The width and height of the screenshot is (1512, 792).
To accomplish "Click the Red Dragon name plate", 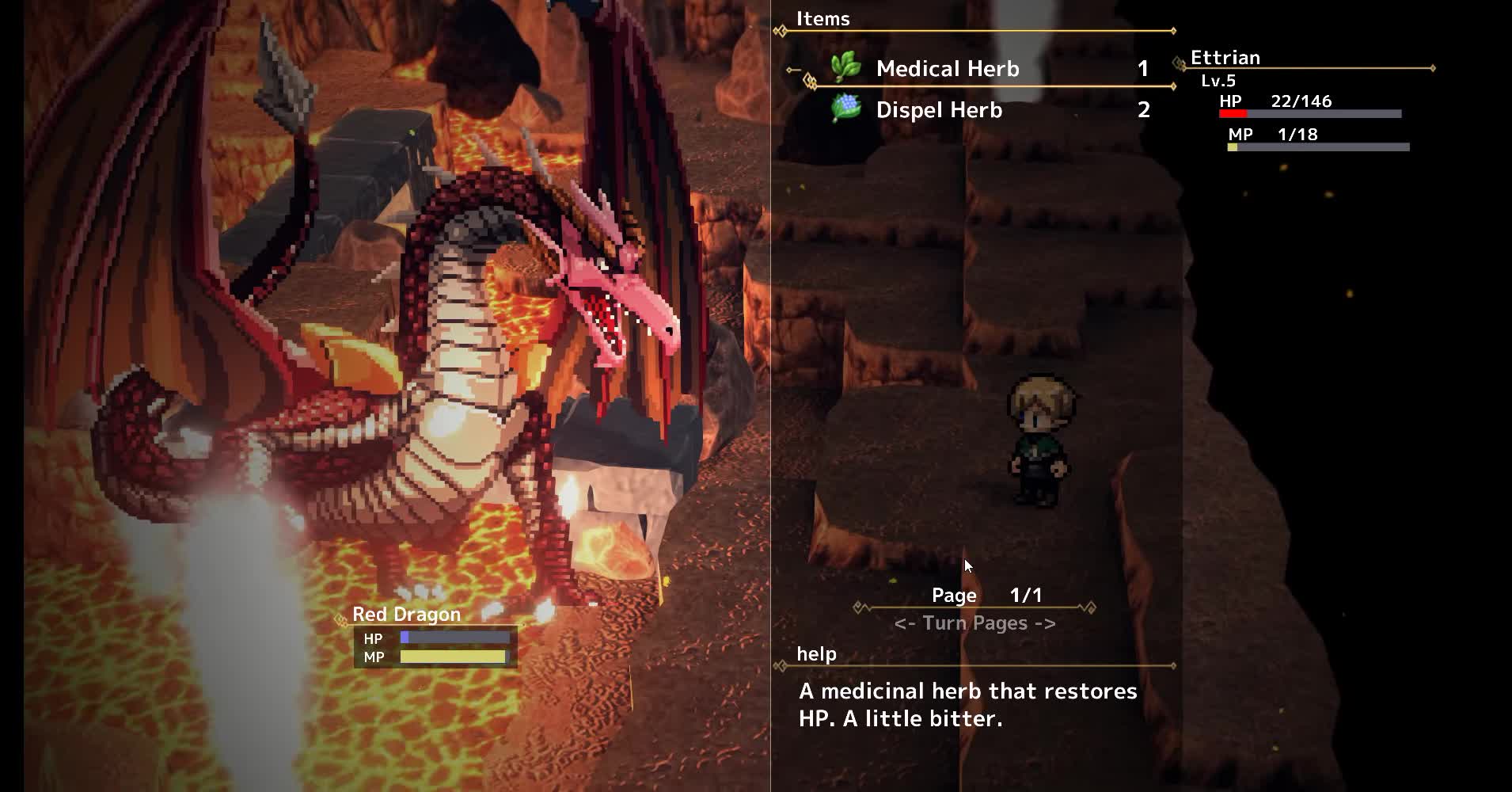I will pyautogui.click(x=406, y=614).
